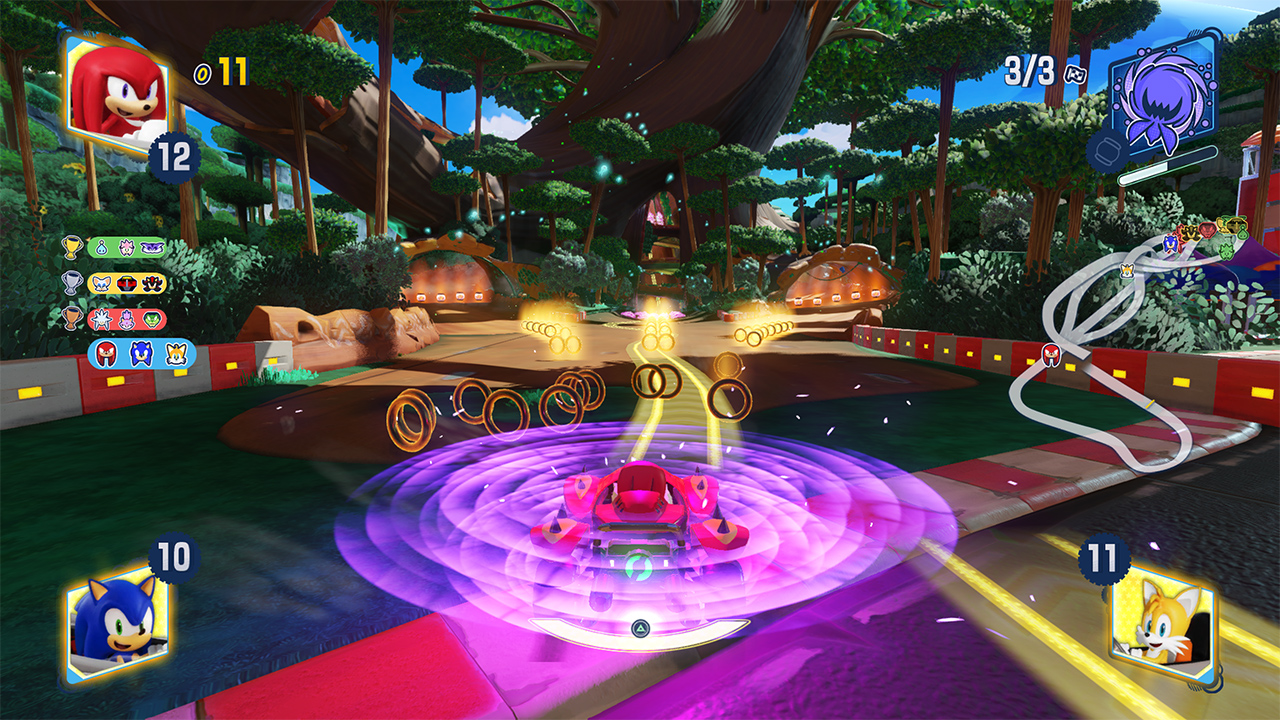Select the blue Team Sonic standings row
This screenshot has width=1280, height=720.
pos(141,354)
